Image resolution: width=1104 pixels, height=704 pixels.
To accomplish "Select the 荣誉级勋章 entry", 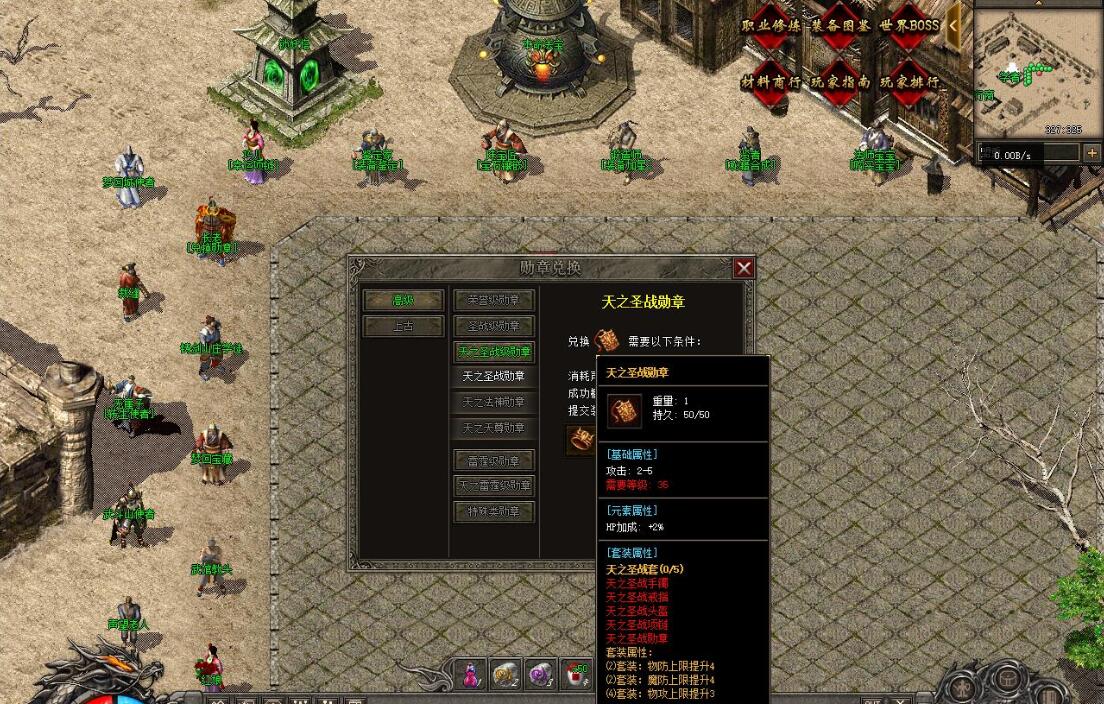I will tap(494, 300).
